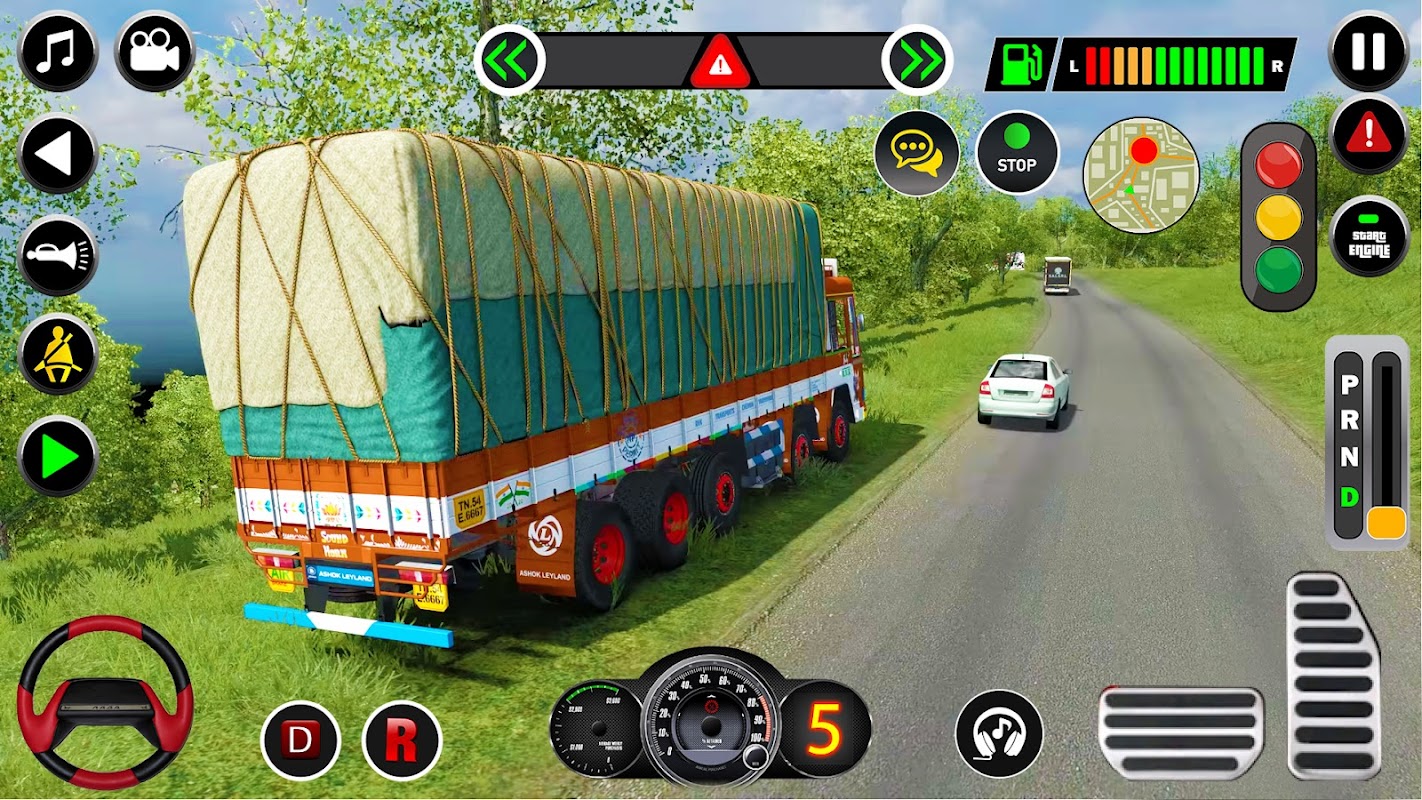Step on the brake pedal
1422x800 pixels.
[x=1181, y=732]
